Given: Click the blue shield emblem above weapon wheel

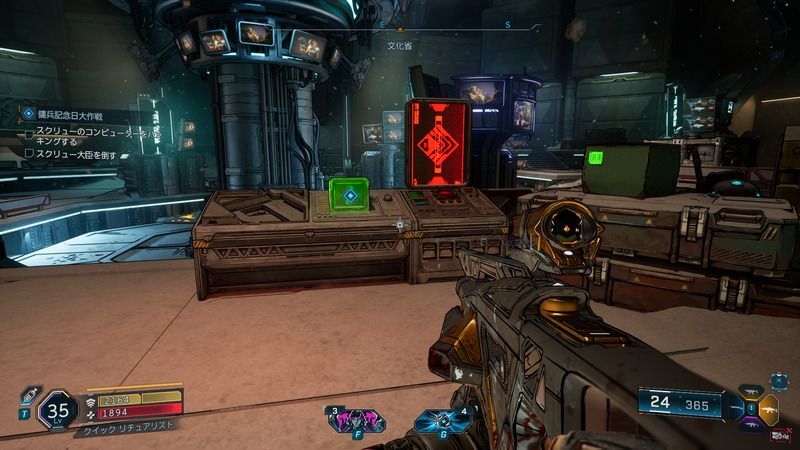Looking at the screenshot, I should tap(778, 383).
